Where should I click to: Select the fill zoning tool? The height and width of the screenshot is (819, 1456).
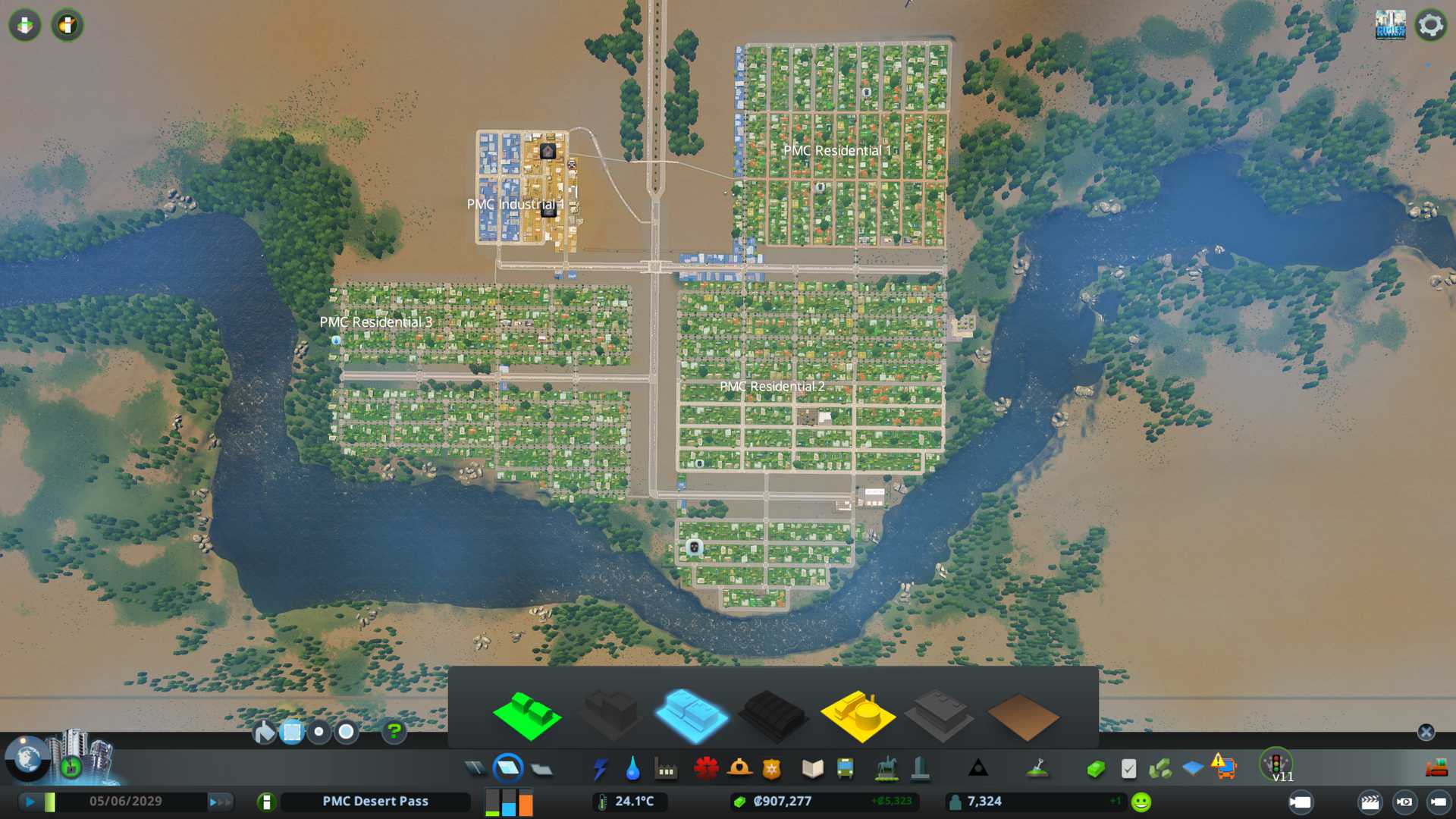265,732
